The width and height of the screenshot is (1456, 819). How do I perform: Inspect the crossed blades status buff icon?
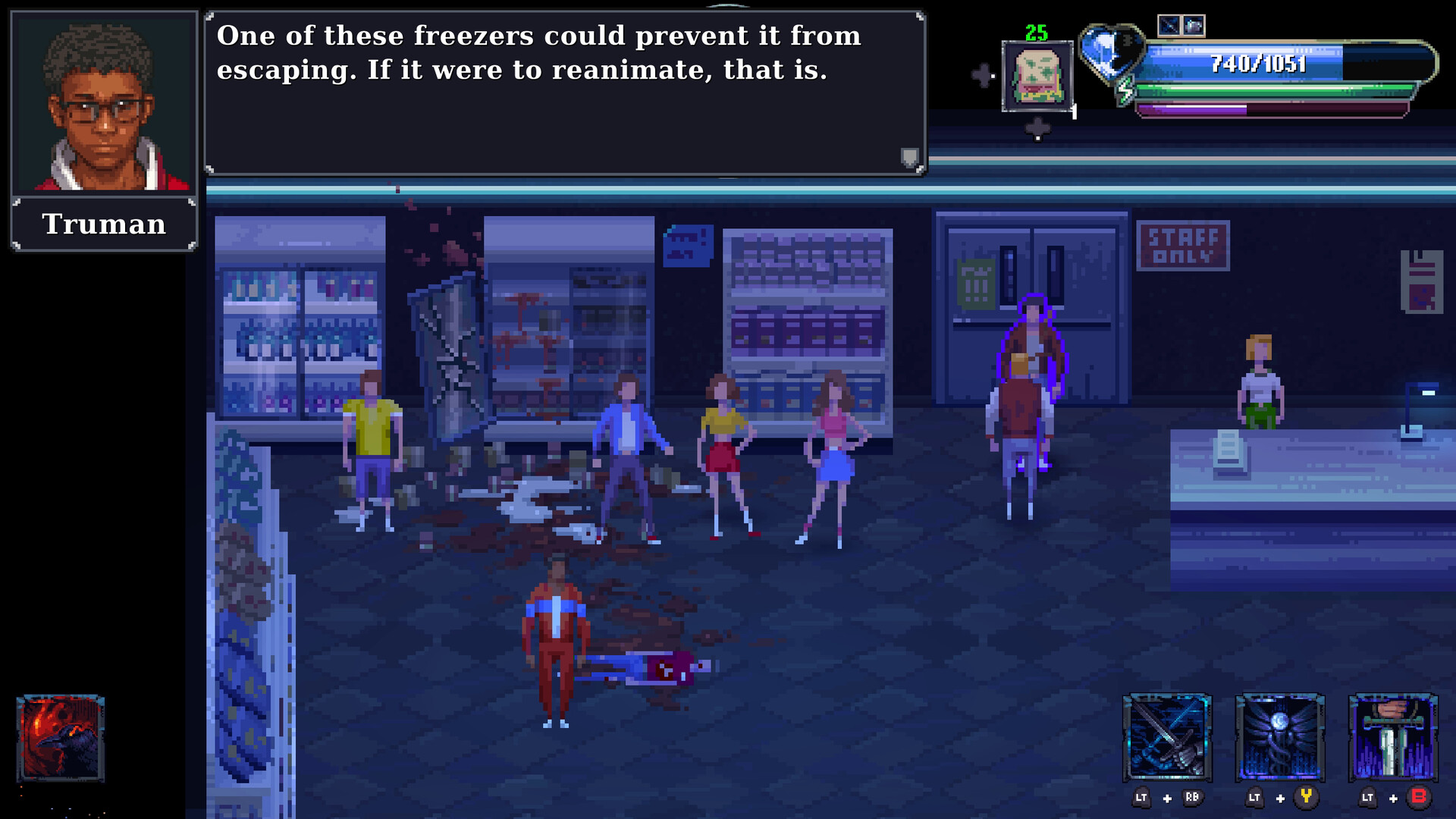1169,27
